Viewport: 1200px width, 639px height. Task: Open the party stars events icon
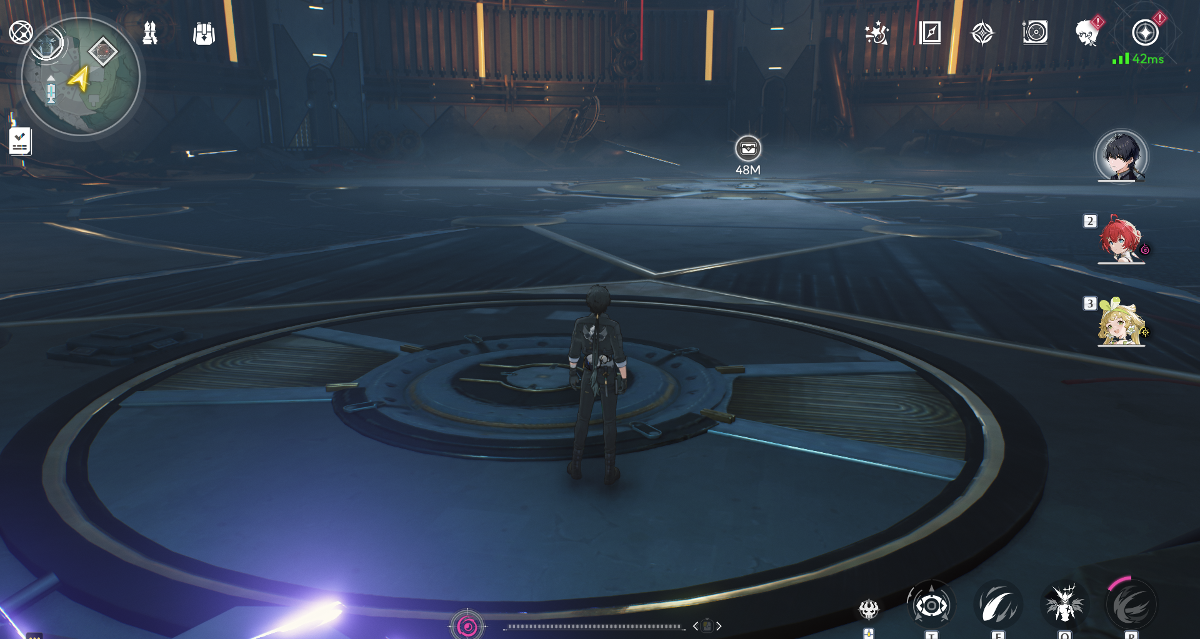click(878, 33)
